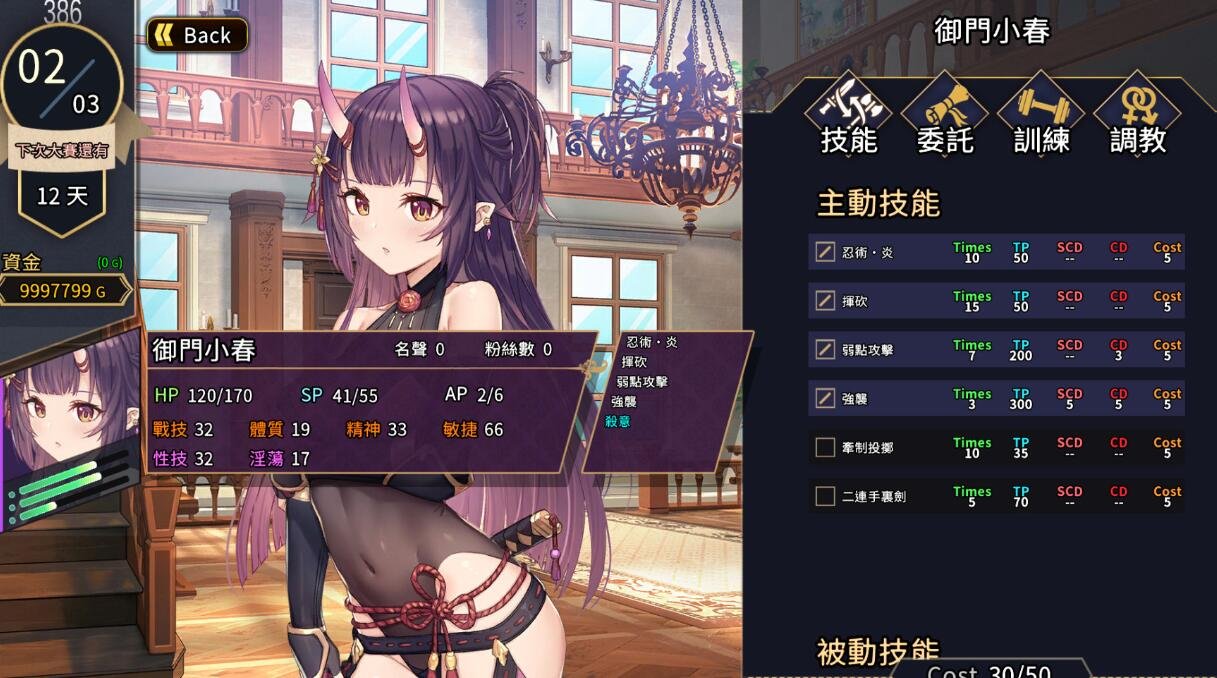Uncheck the 忍術・炎 skill checkbox

[x=825, y=252]
